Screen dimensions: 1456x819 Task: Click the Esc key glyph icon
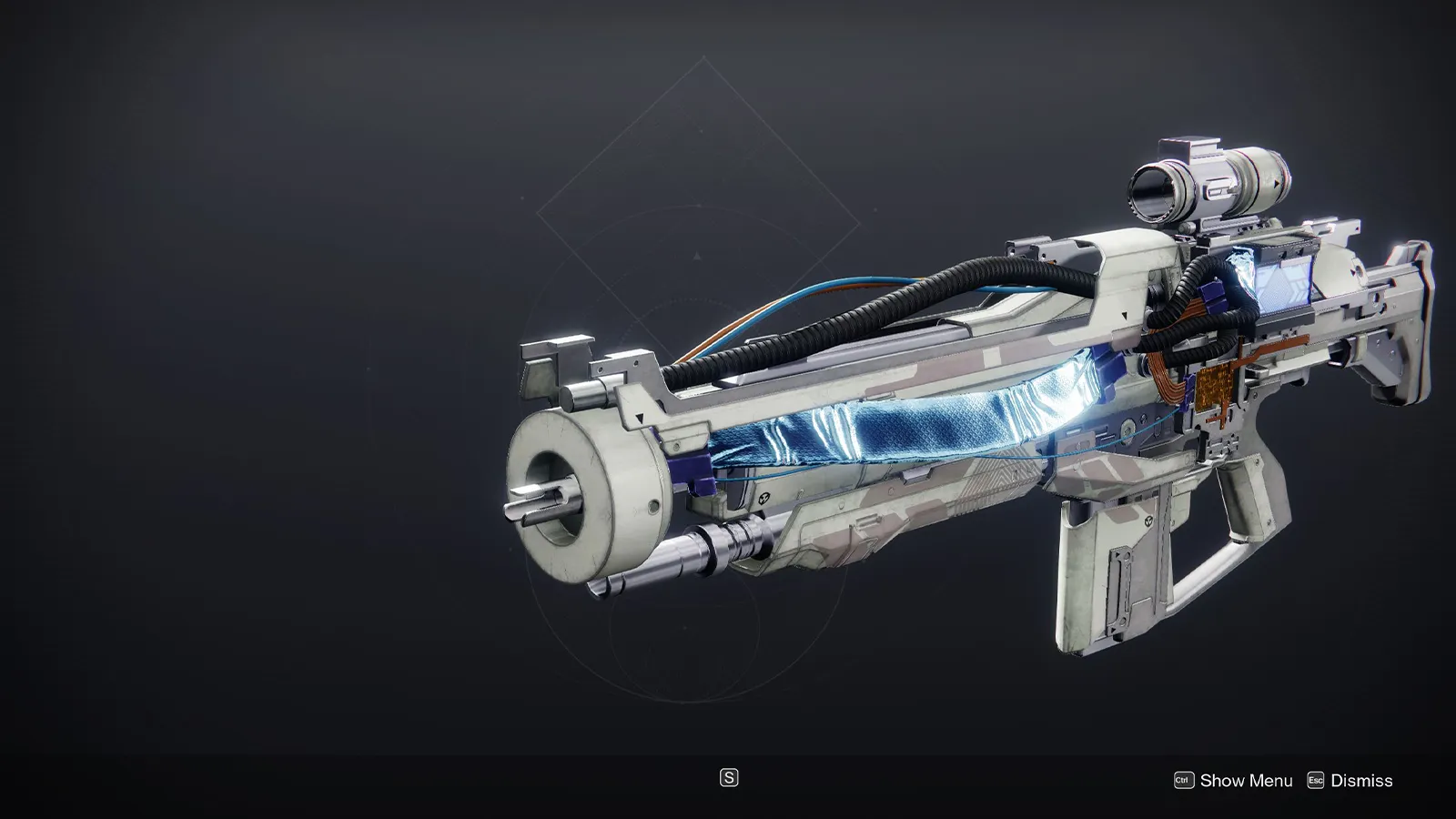pos(1317,780)
